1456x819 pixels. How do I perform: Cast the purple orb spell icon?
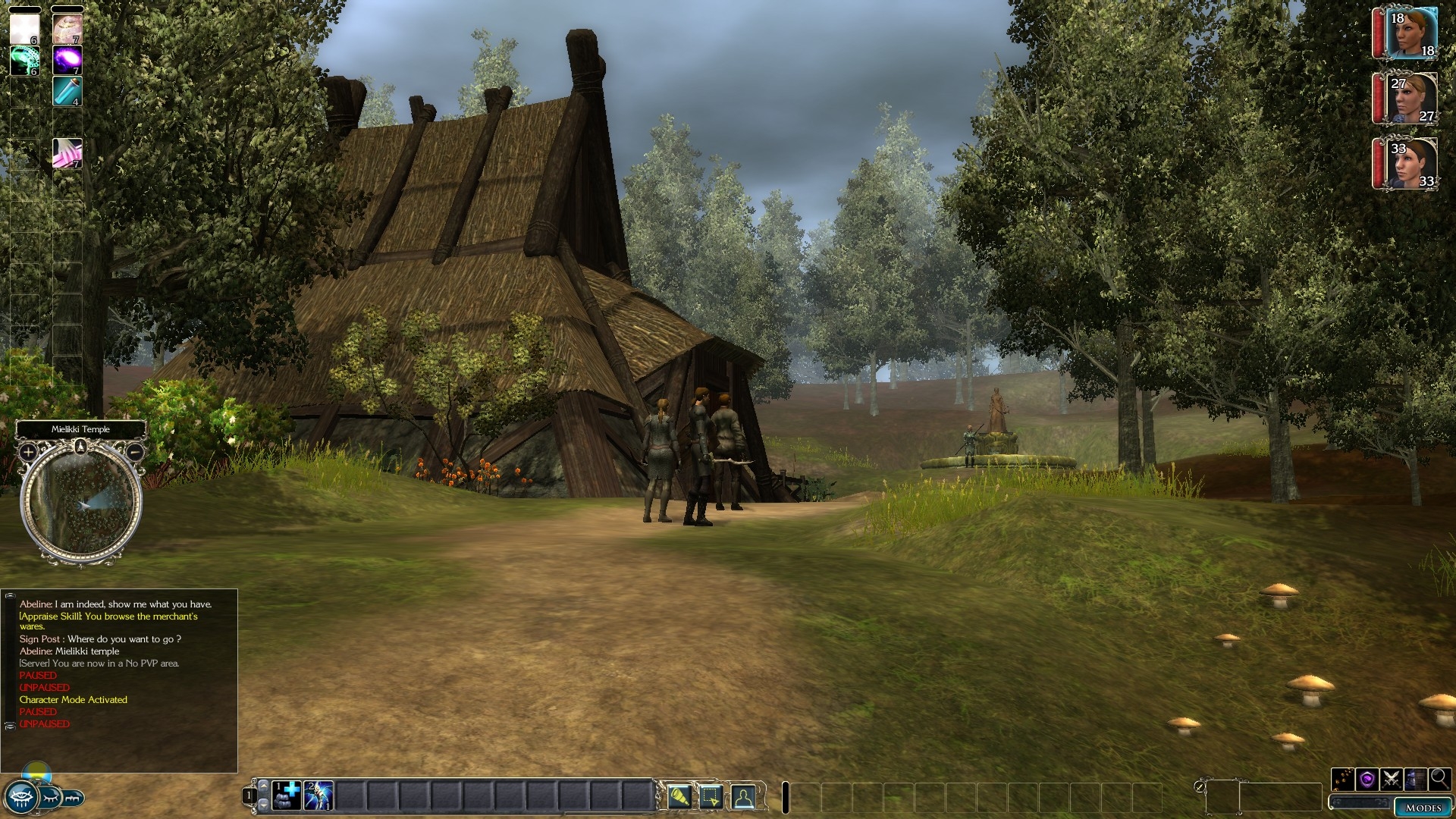click(x=67, y=60)
